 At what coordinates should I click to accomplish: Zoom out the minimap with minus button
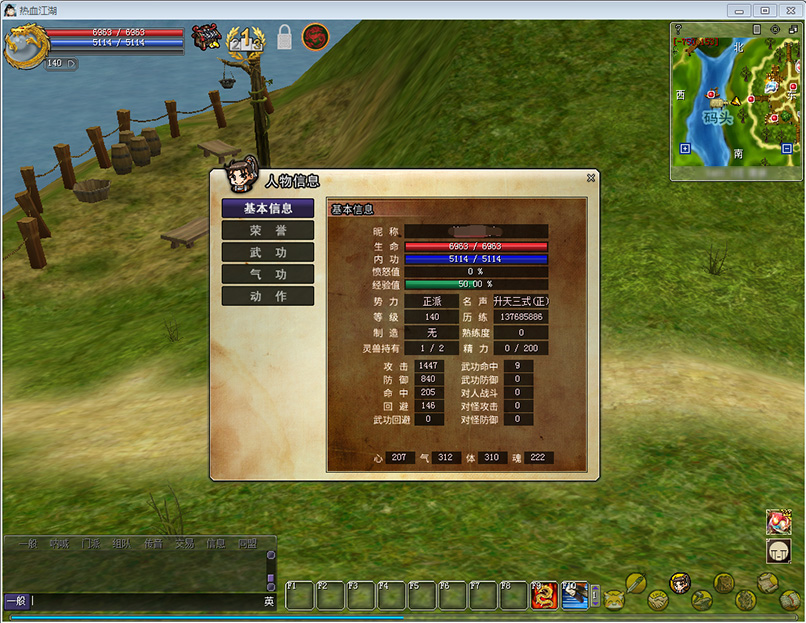(x=787, y=149)
